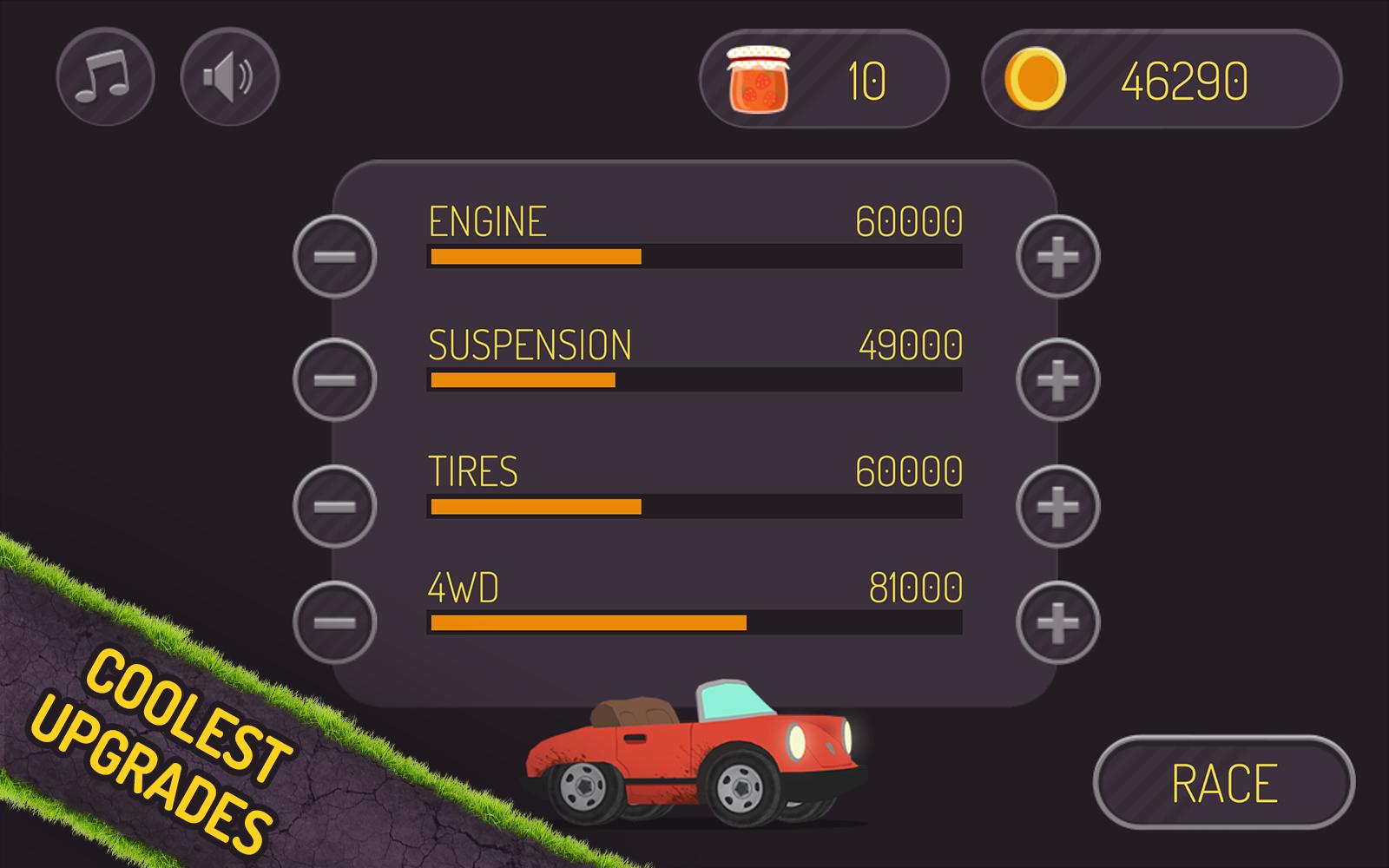The image size is (1389, 868).
Task: Click the plus icon beside 4WD
Action: click(1056, 621)
